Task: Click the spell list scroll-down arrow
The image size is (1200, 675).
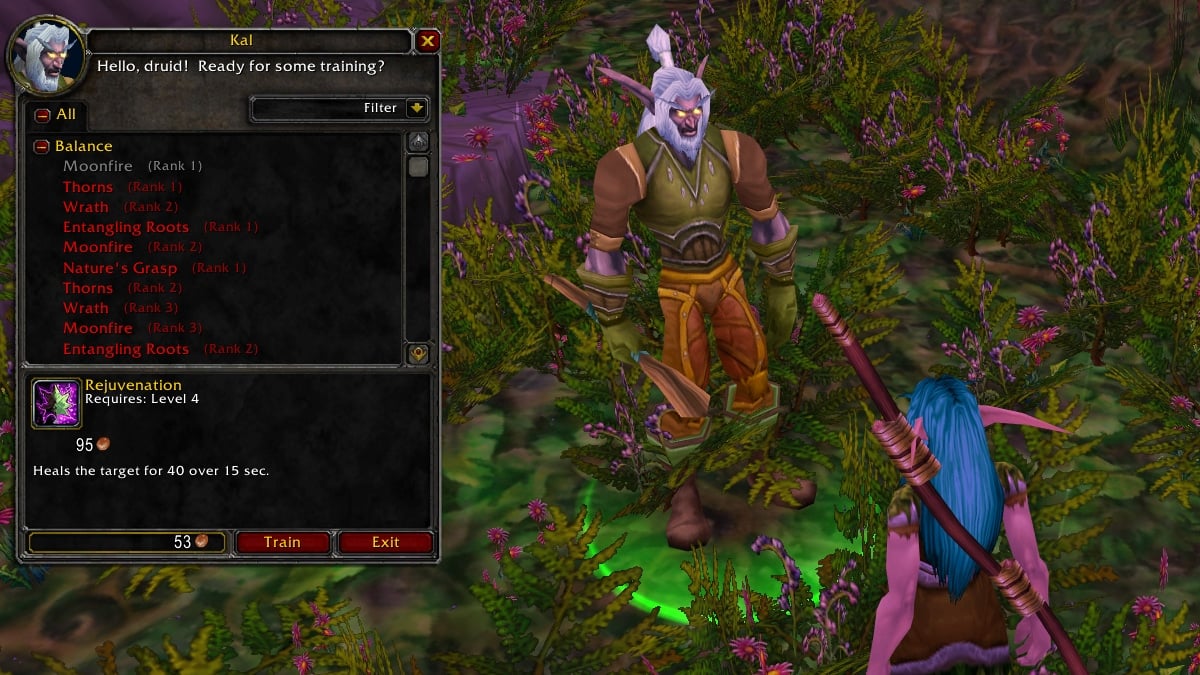Action: (418, 353)
